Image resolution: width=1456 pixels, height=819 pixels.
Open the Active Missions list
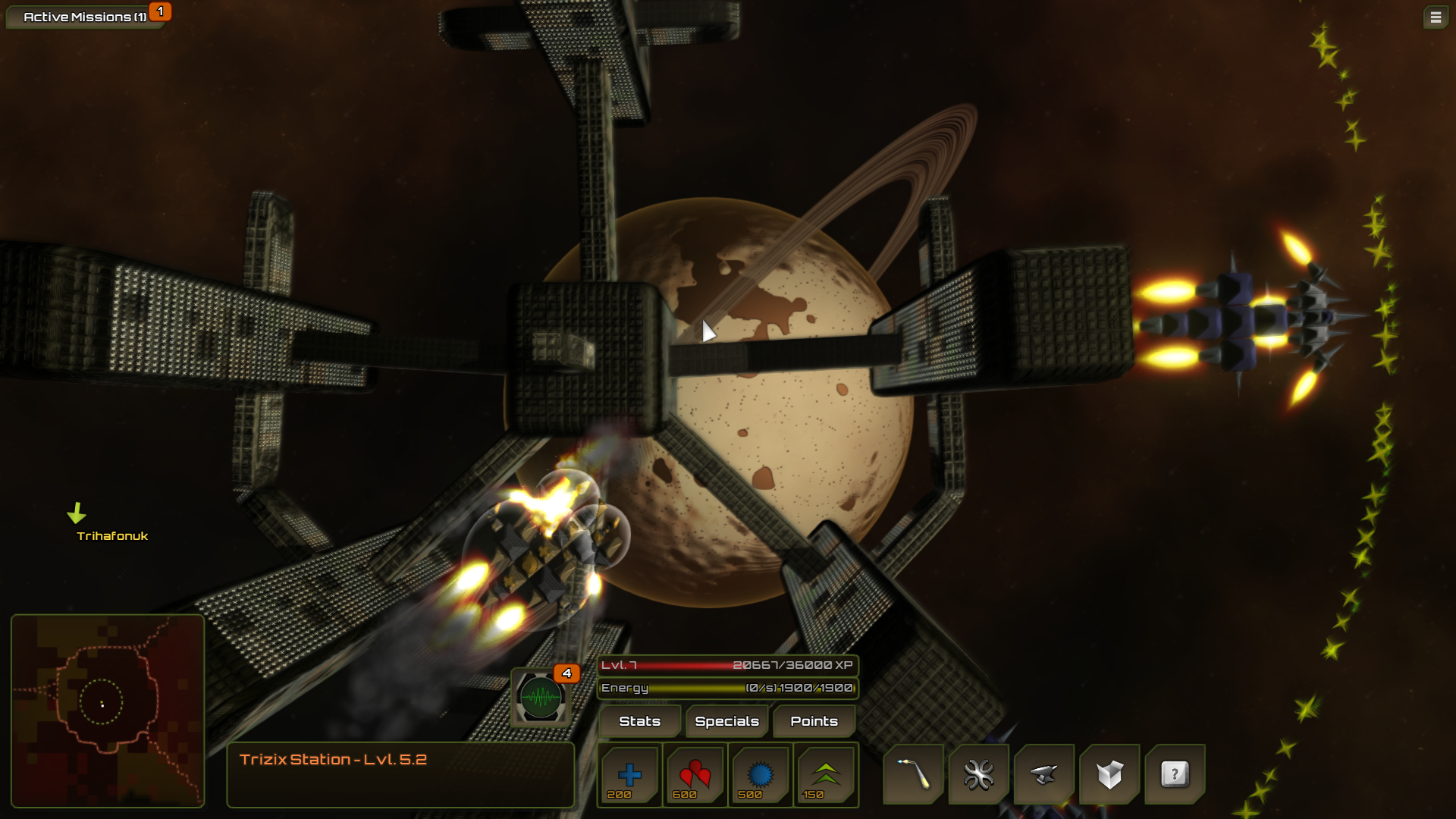click(84, 17)
